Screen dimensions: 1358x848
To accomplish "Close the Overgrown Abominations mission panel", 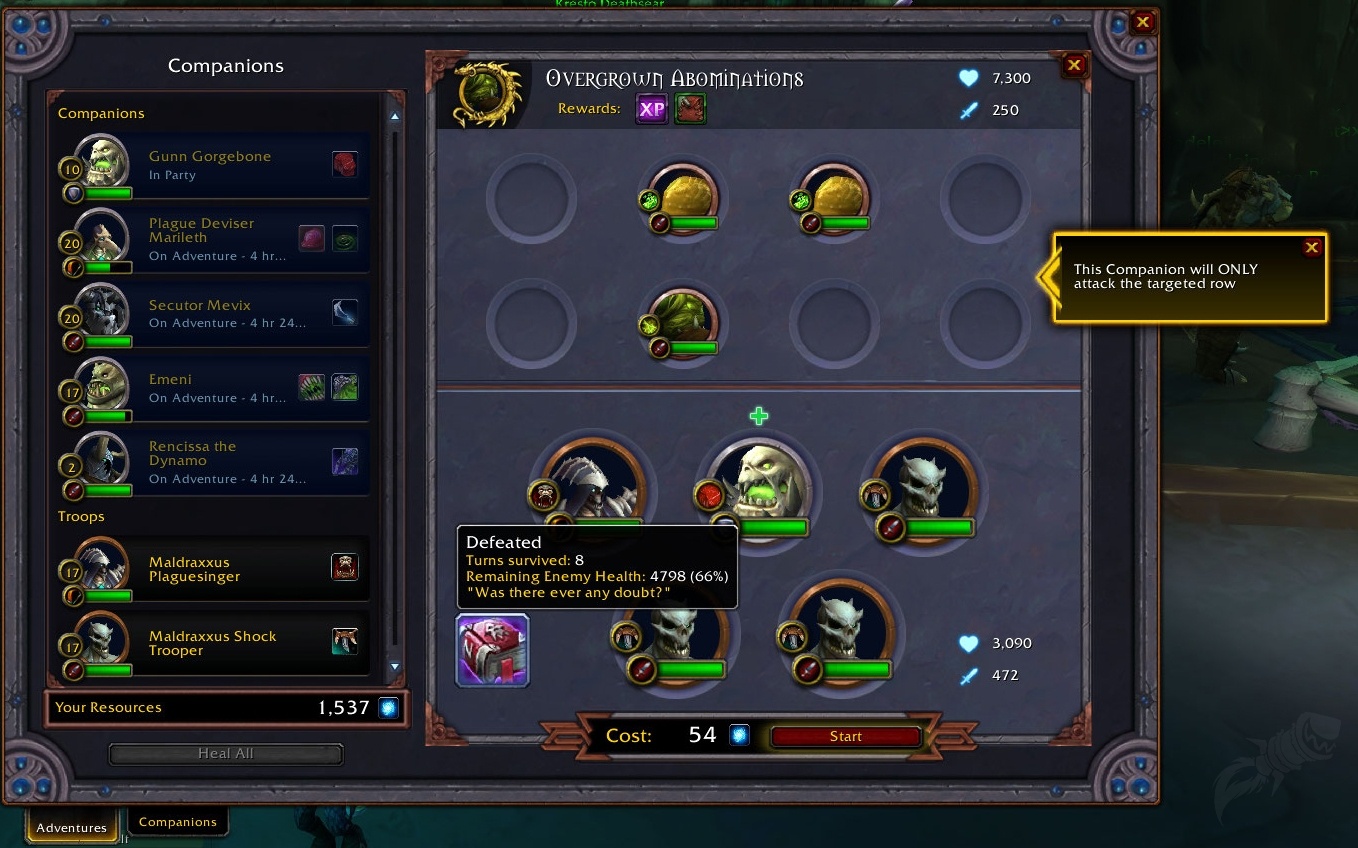I will [1074, 66].
